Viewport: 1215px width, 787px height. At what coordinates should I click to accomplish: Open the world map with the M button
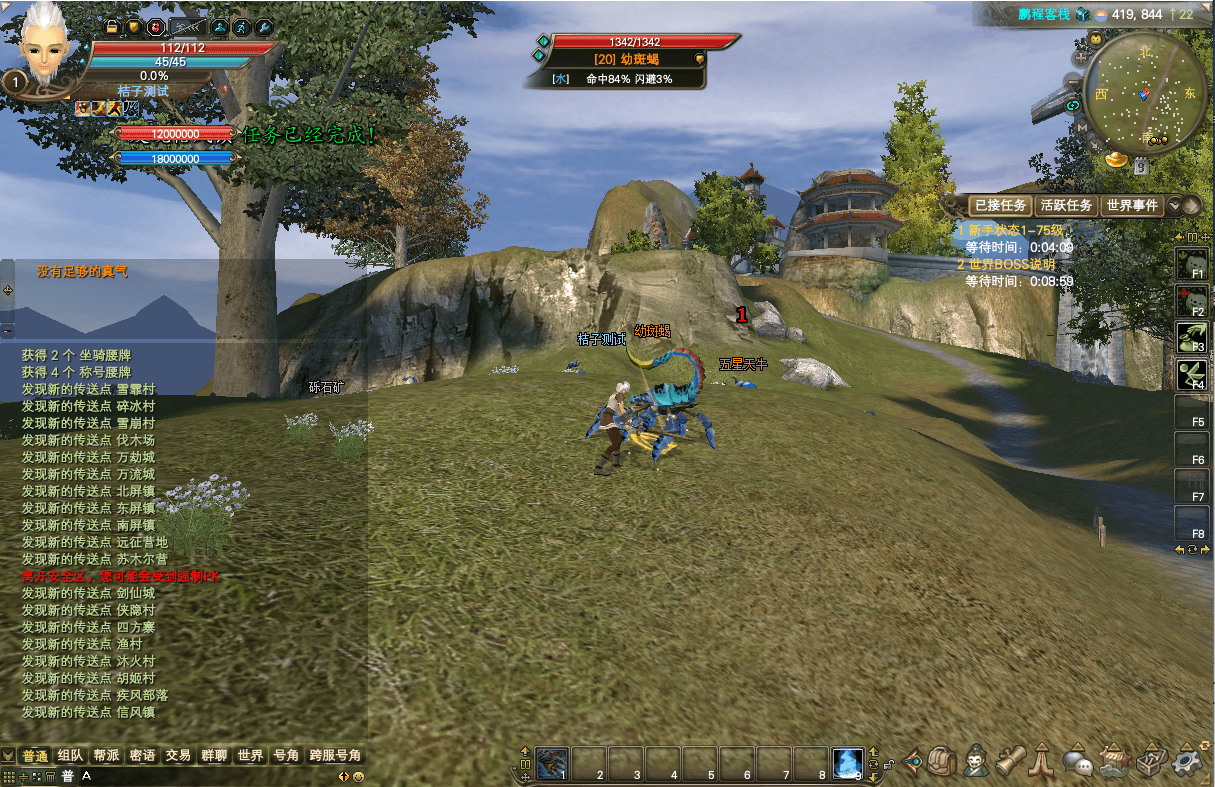point(1081,127)
